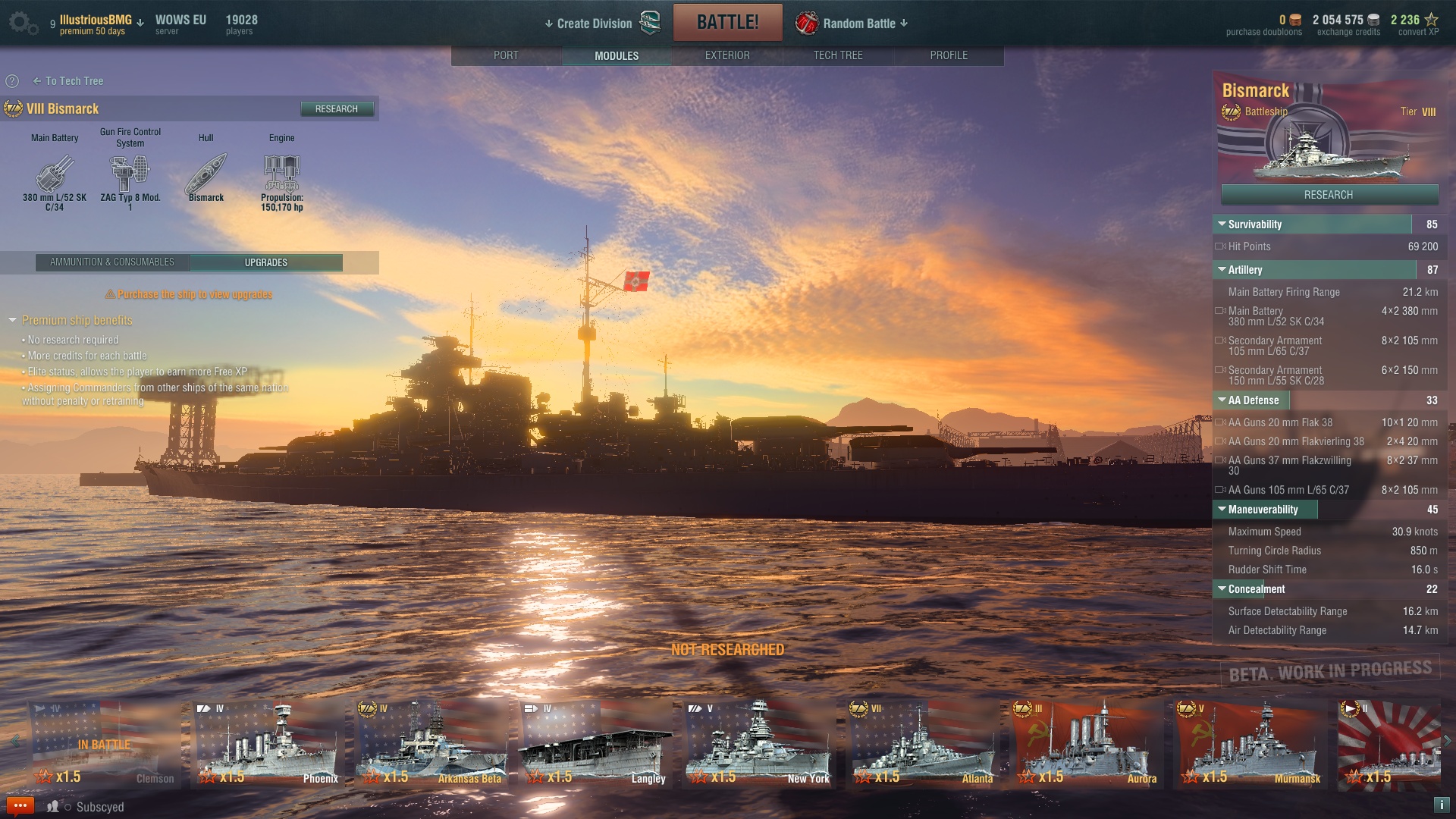Screen dimensions: 1456x819
Task: Go to the Tech Tree tab
Action: (837, 55)
